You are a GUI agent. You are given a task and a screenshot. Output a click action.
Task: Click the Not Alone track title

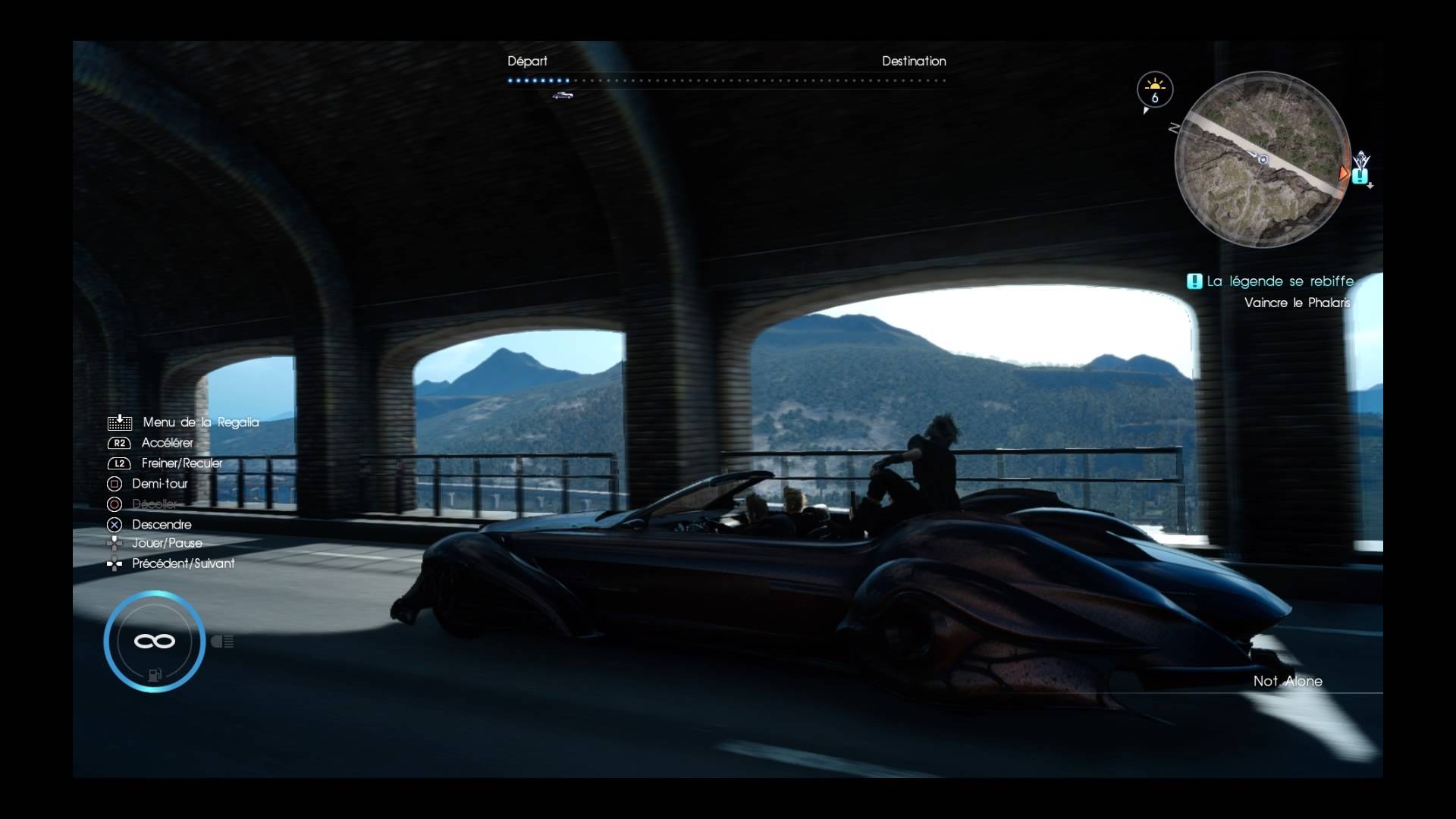coord(1287,681)
